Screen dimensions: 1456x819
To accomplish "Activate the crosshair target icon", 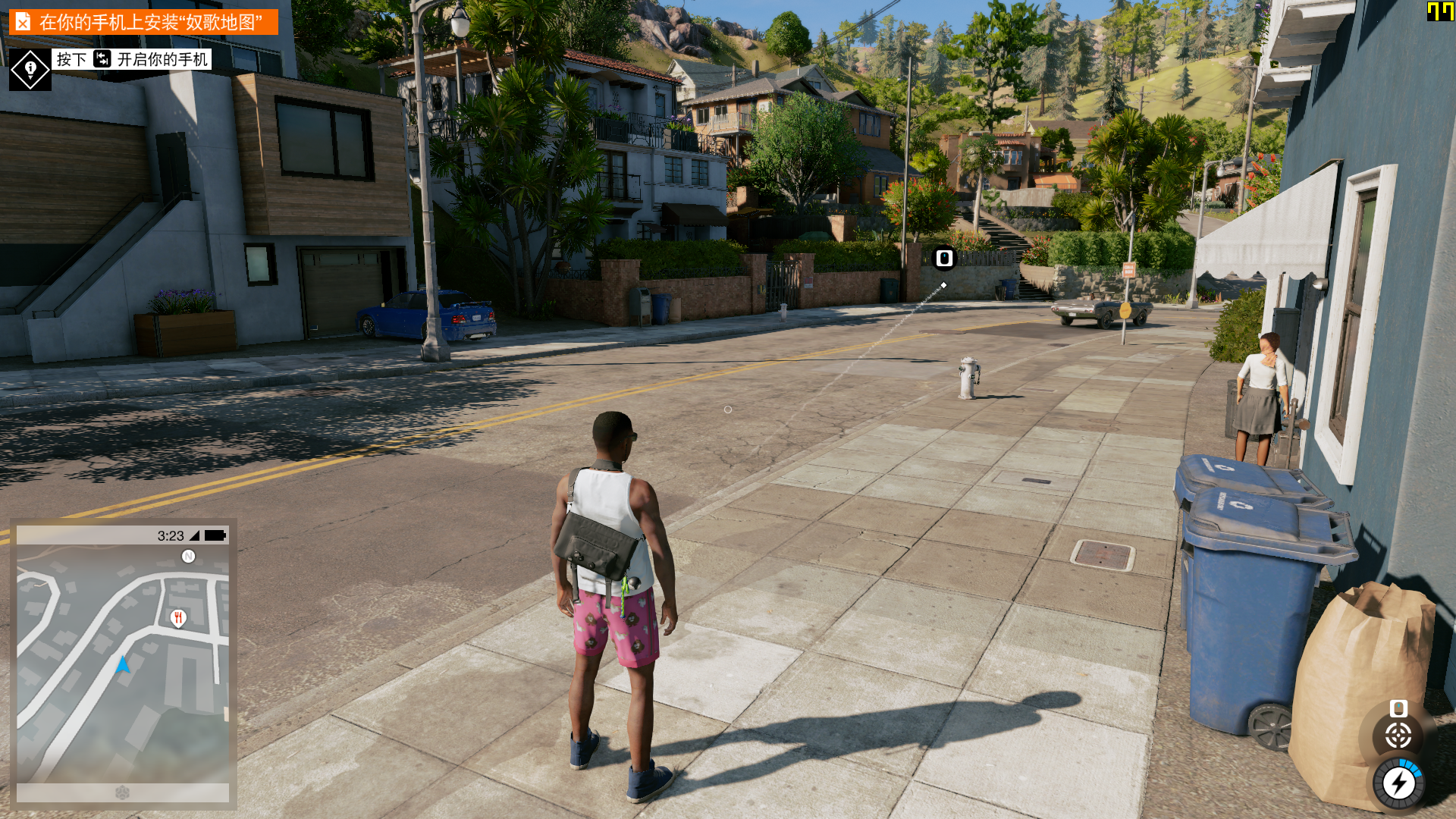I will (x=1398, y=735).
